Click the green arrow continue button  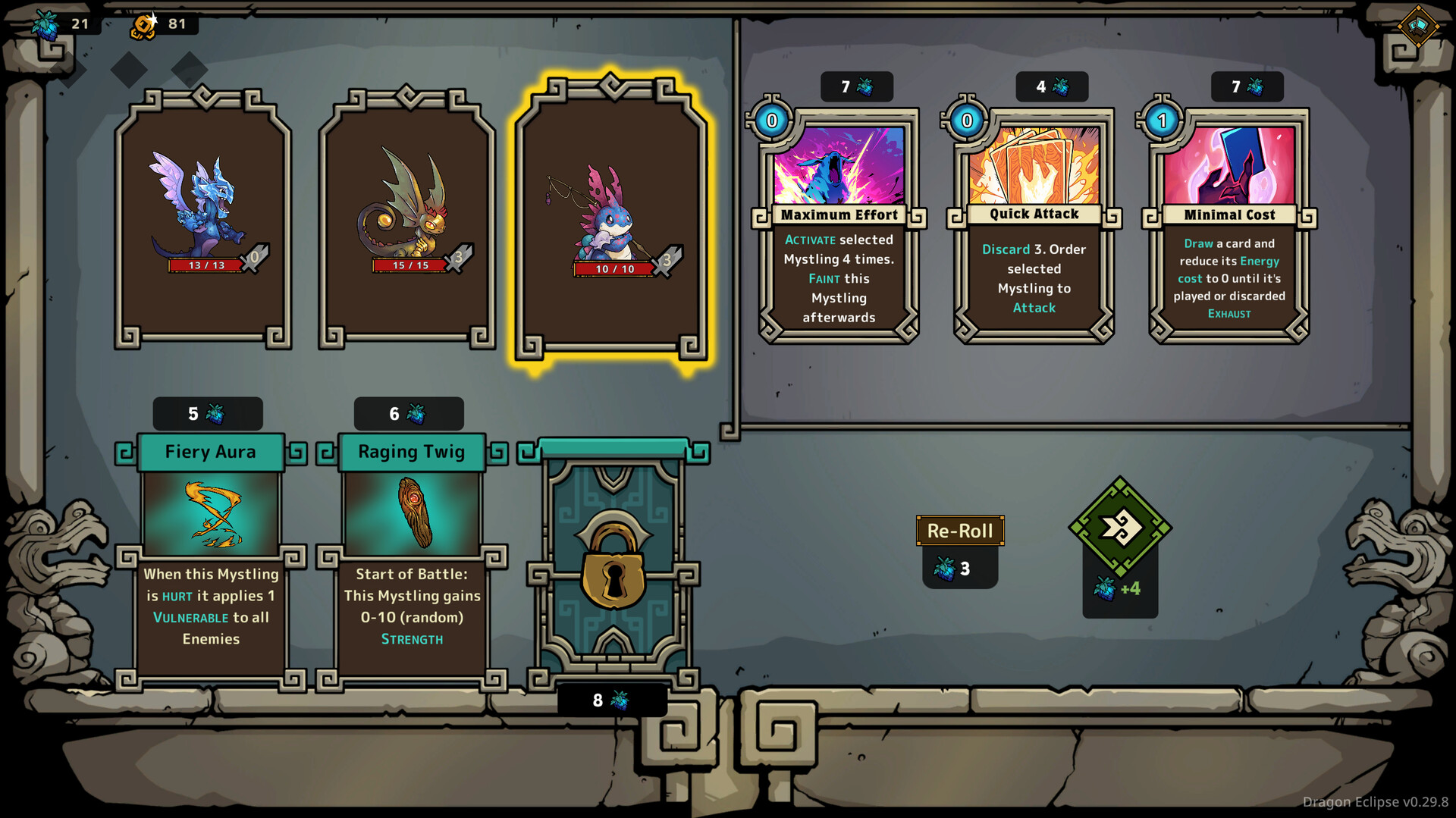(x=1120, y=528)
